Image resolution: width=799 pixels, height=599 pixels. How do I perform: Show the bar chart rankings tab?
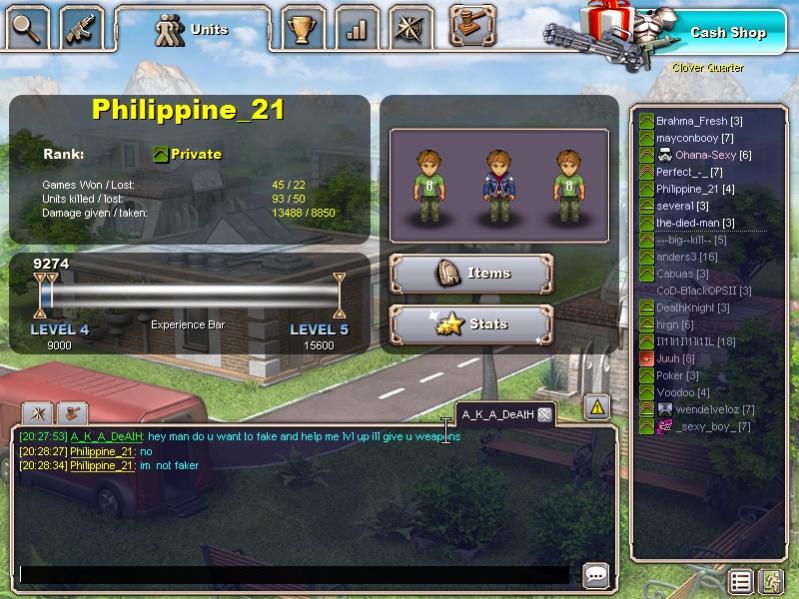pos(356,28)
